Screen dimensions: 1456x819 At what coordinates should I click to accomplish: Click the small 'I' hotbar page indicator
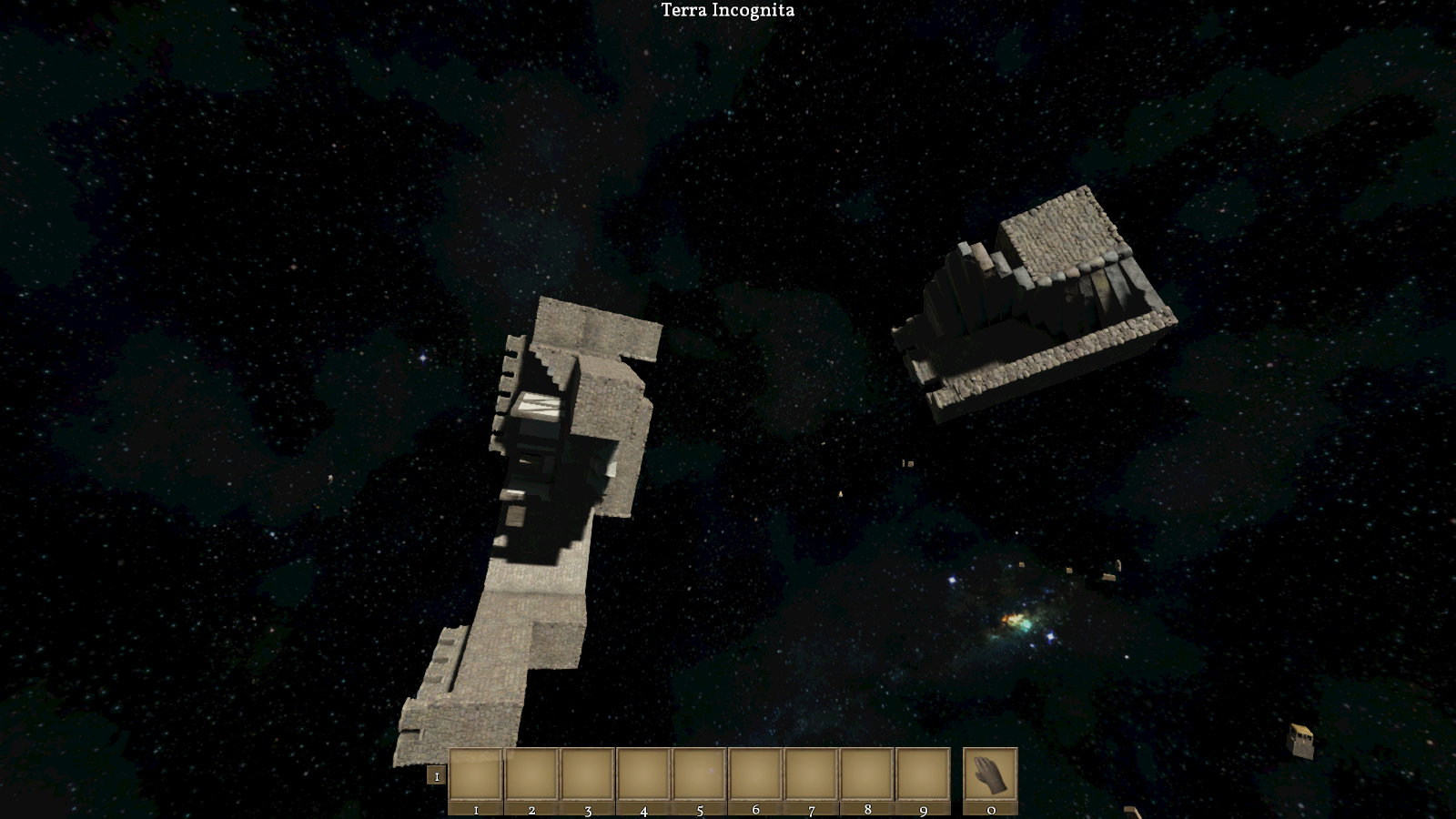(437, 776)
